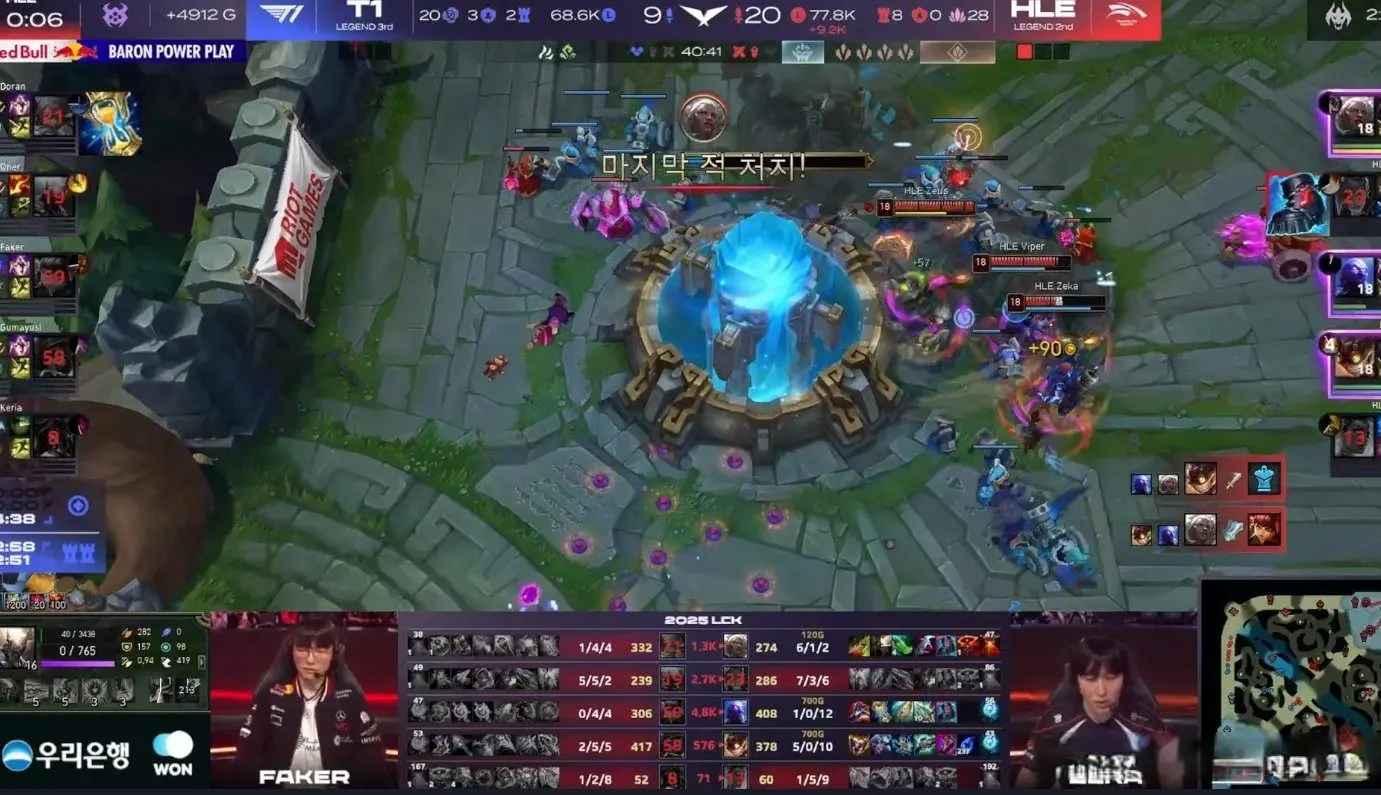Click the Woori Bank WON sponsor logo

100,756
